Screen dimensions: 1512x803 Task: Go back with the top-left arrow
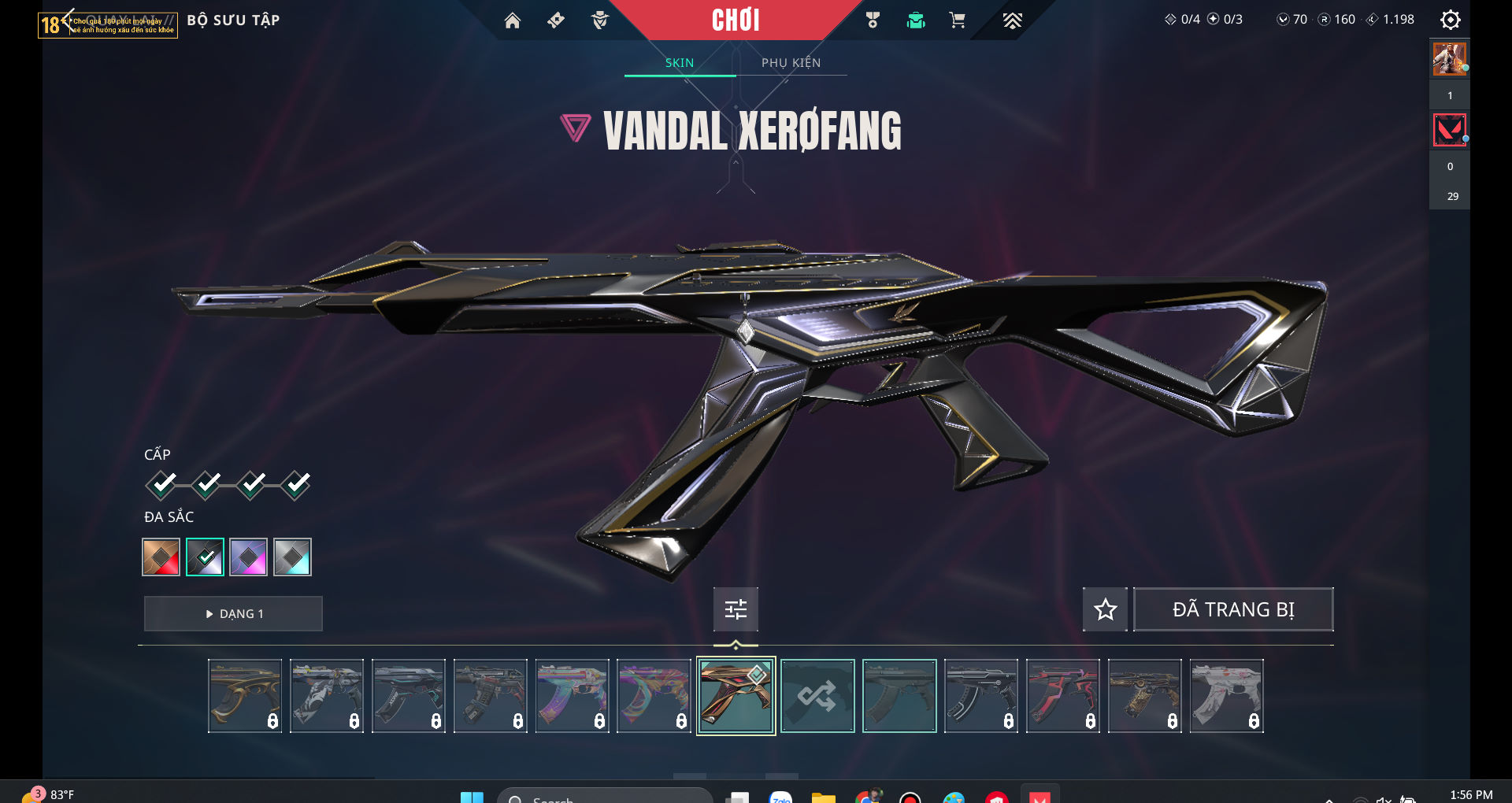(68, 20)
